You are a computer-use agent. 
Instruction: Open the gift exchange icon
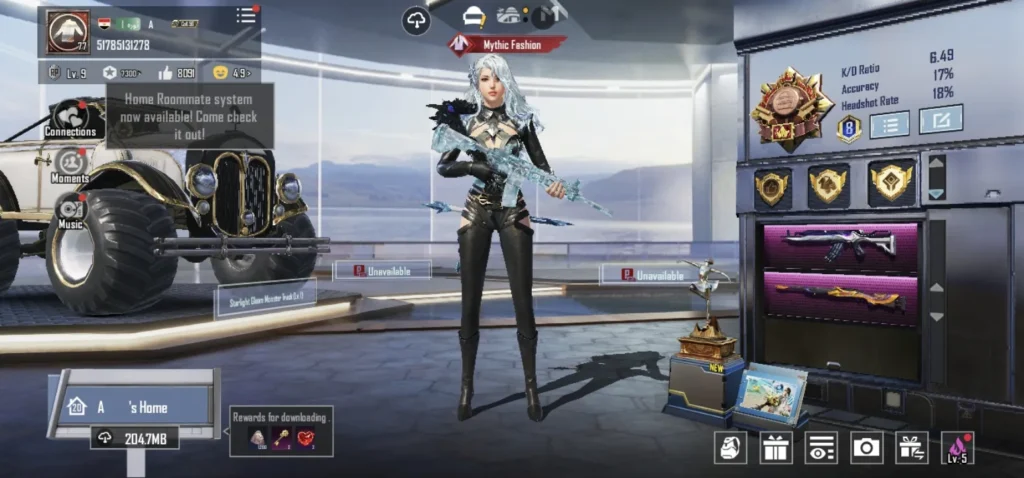coord(911,447)
